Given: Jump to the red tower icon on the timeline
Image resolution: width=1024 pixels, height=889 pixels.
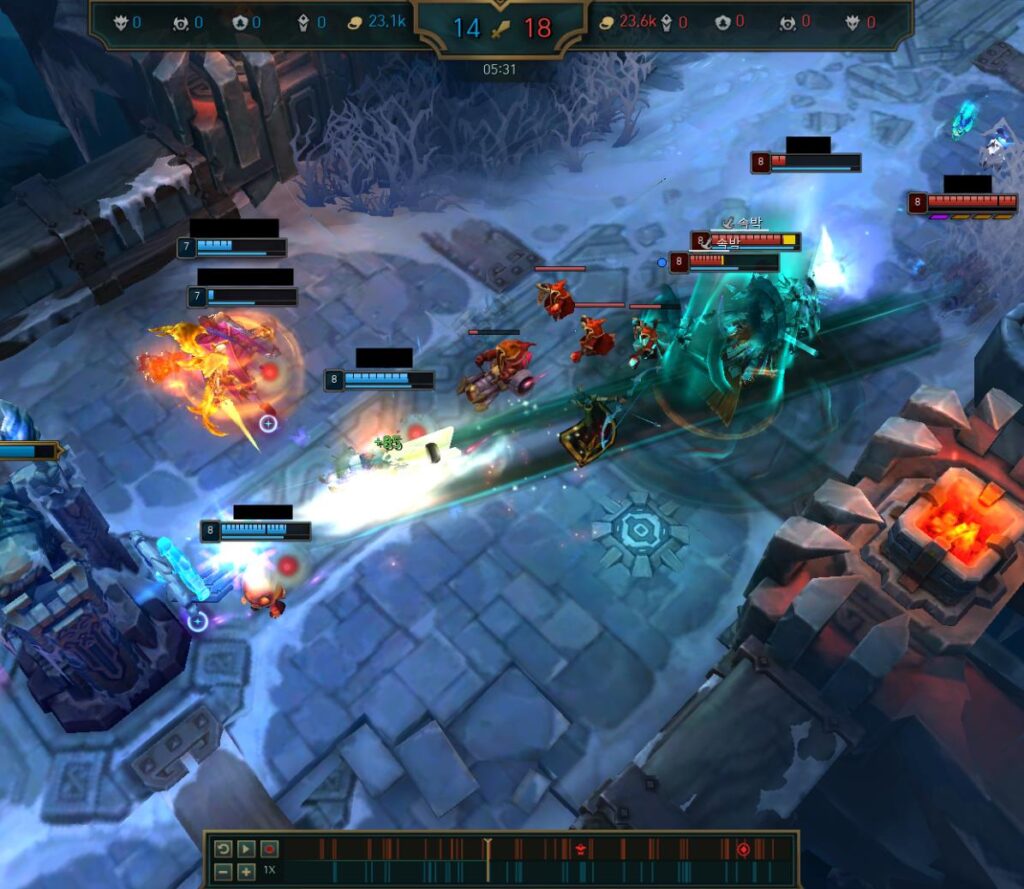Looking at the screenshot, I should click(580, 849).
